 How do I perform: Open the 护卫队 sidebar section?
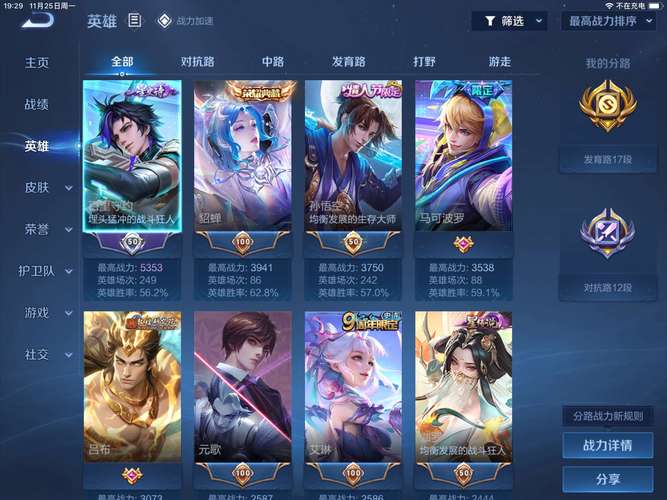point(37,271)
